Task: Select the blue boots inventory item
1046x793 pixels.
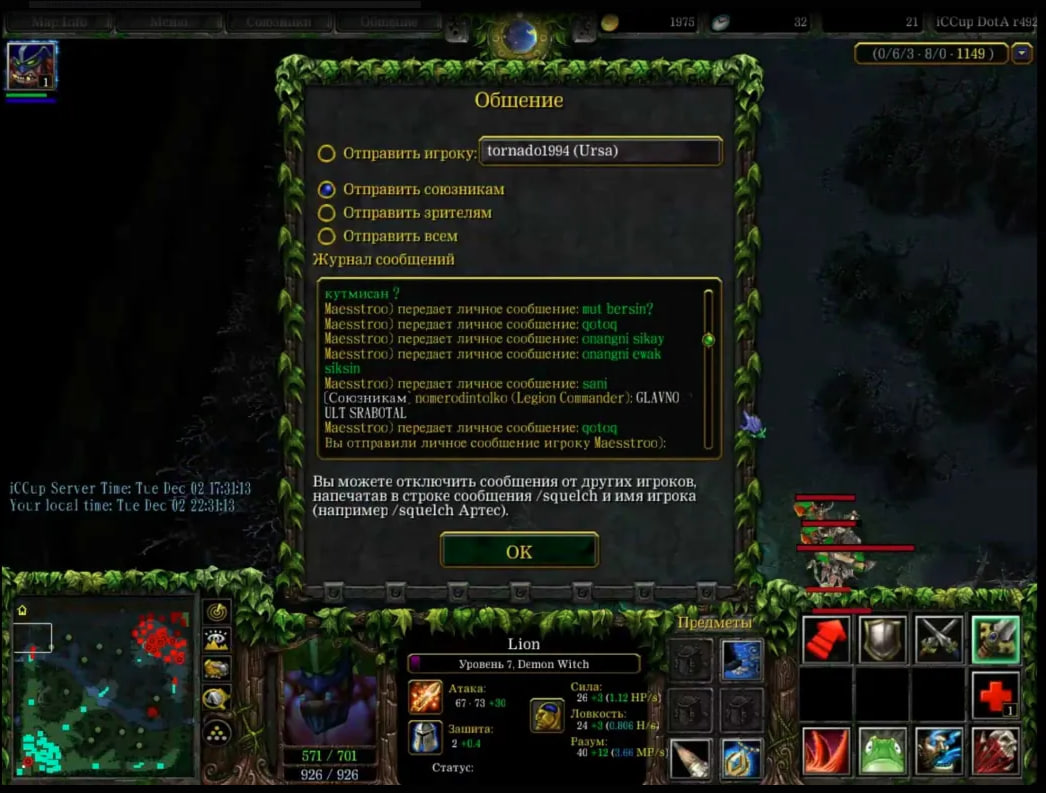Action: coord(742,660)
